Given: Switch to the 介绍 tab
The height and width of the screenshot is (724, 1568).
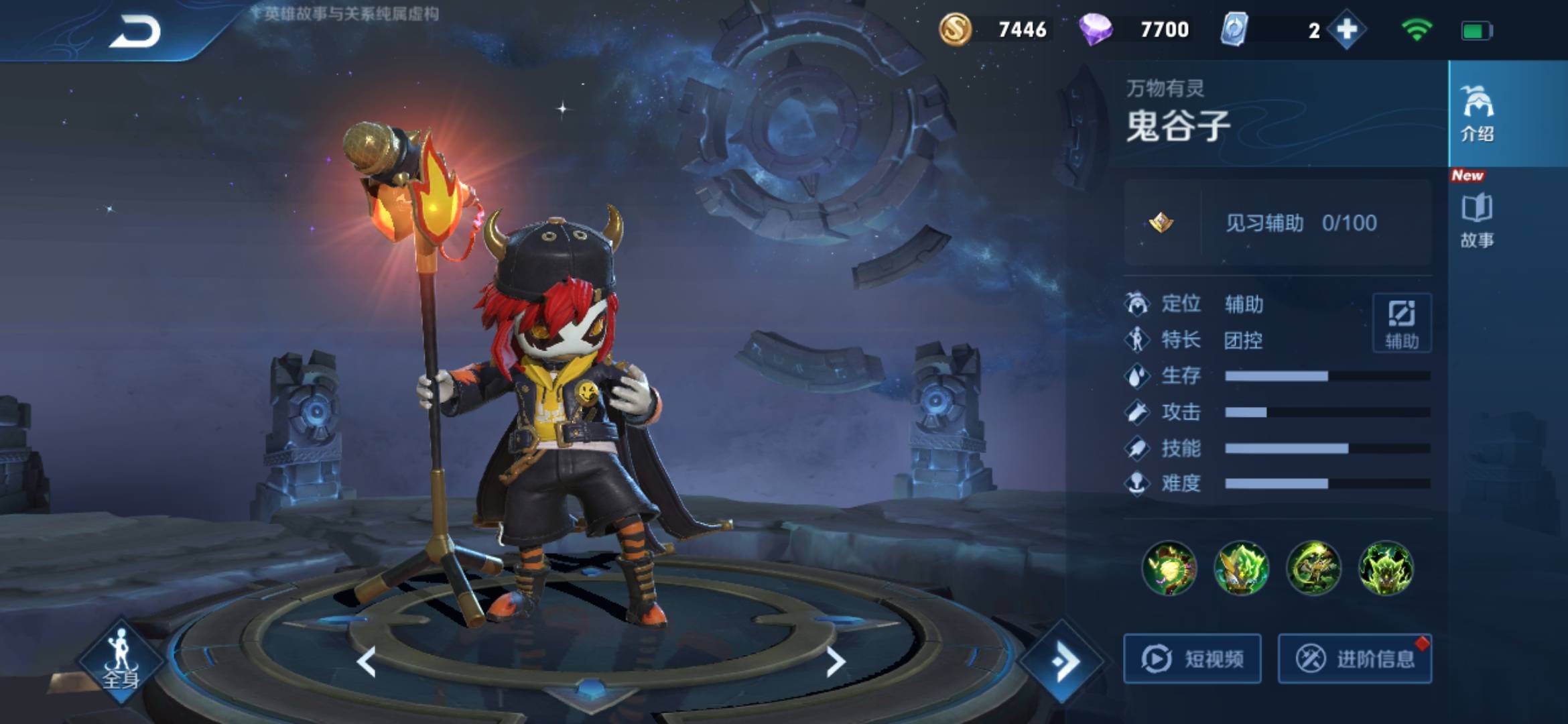Looking at the screenshot, I should point(1477,114).
